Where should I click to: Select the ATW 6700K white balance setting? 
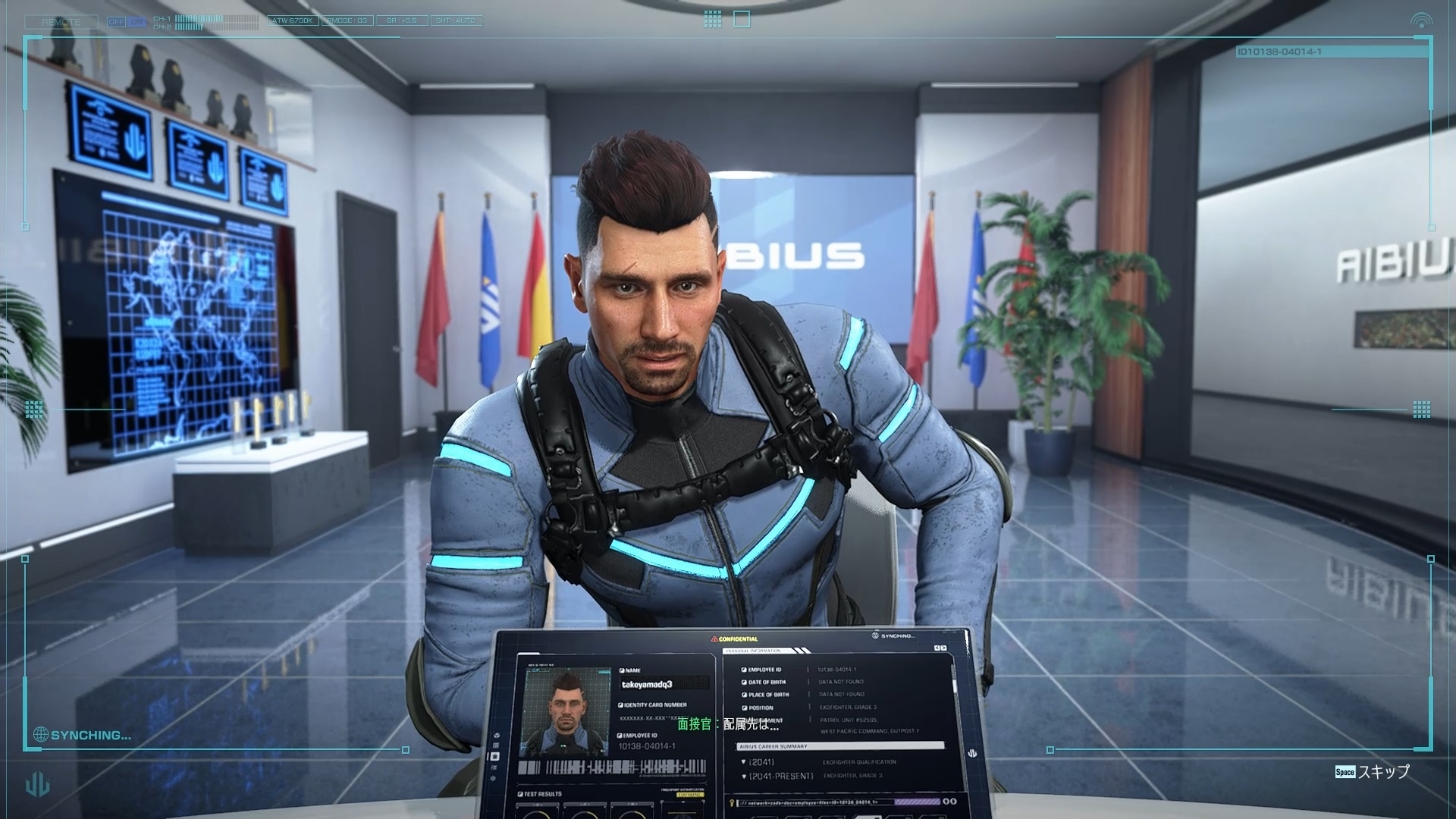(293, 20)
